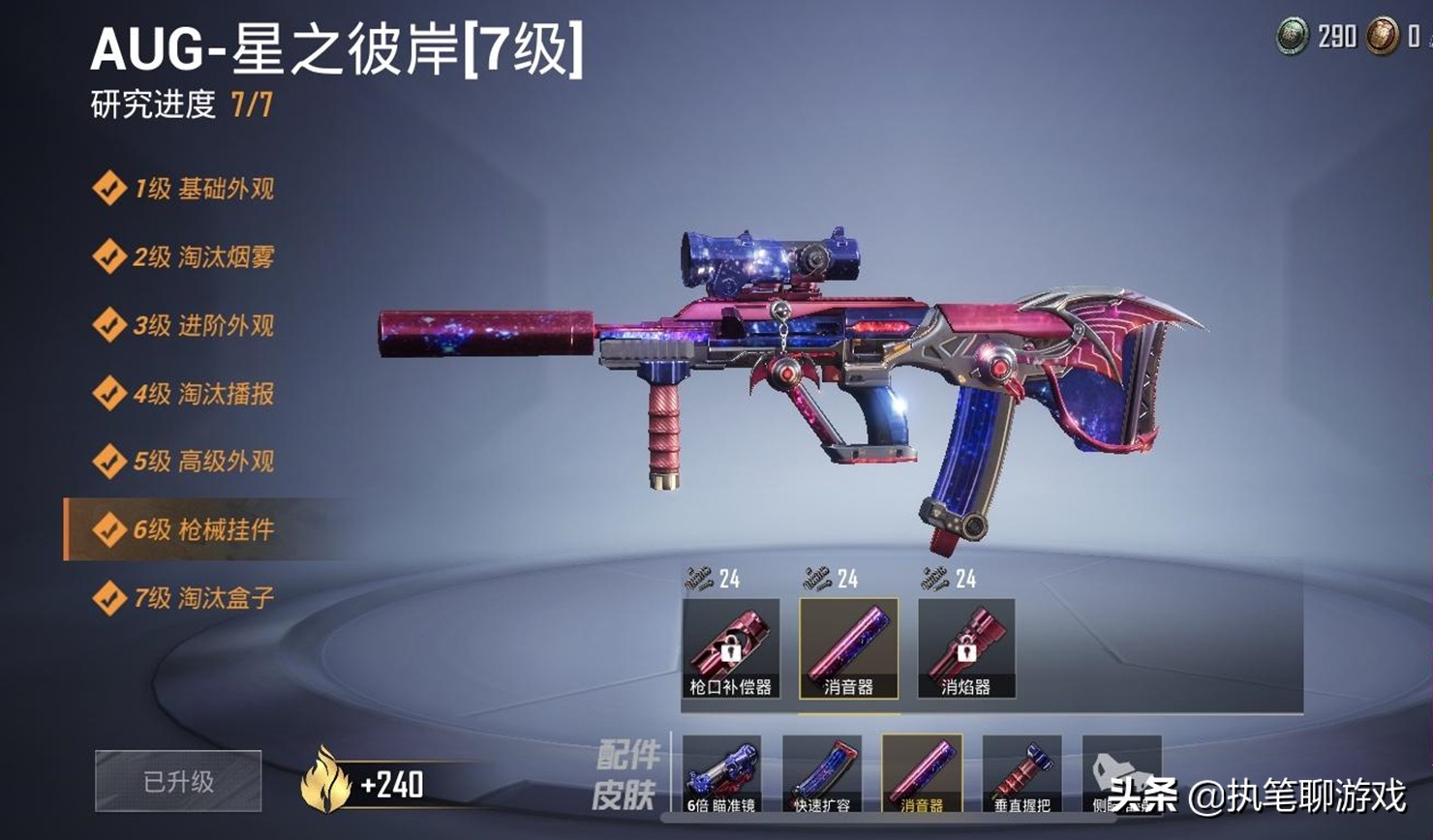Image resolution: width=1433 pixels, height=840 pixels.
Task: Select the 6倍瞄准镜 attachment skin thumbnail
Action: pos(721,774)
